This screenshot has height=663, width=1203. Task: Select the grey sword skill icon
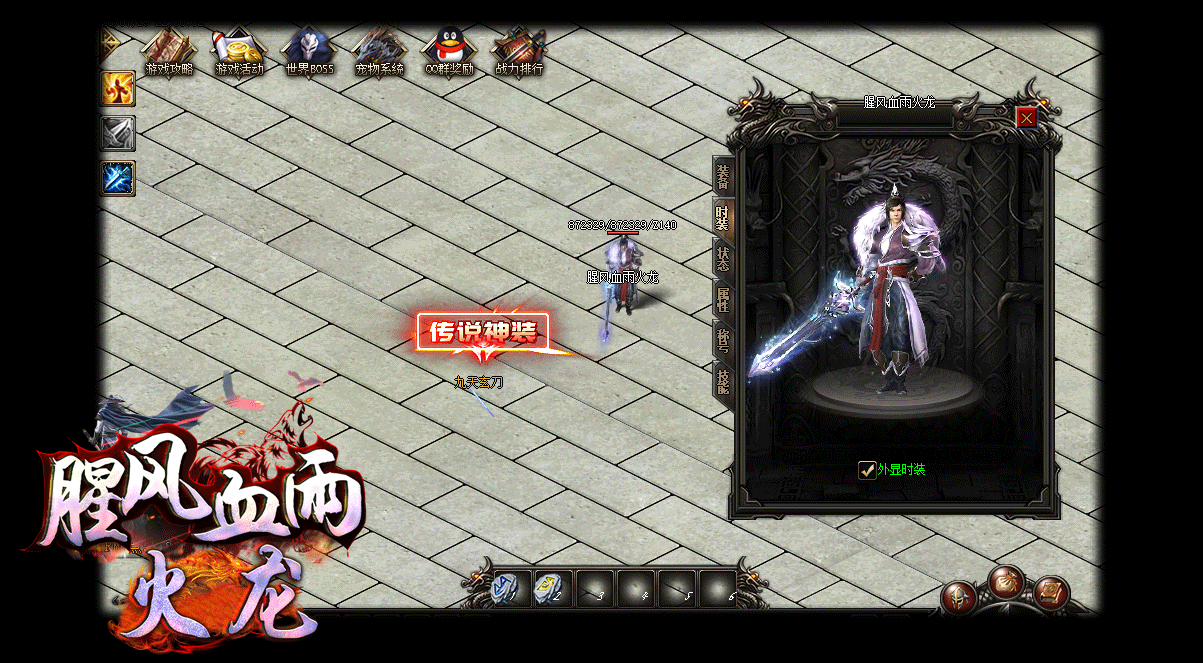(x=118, y=133)
